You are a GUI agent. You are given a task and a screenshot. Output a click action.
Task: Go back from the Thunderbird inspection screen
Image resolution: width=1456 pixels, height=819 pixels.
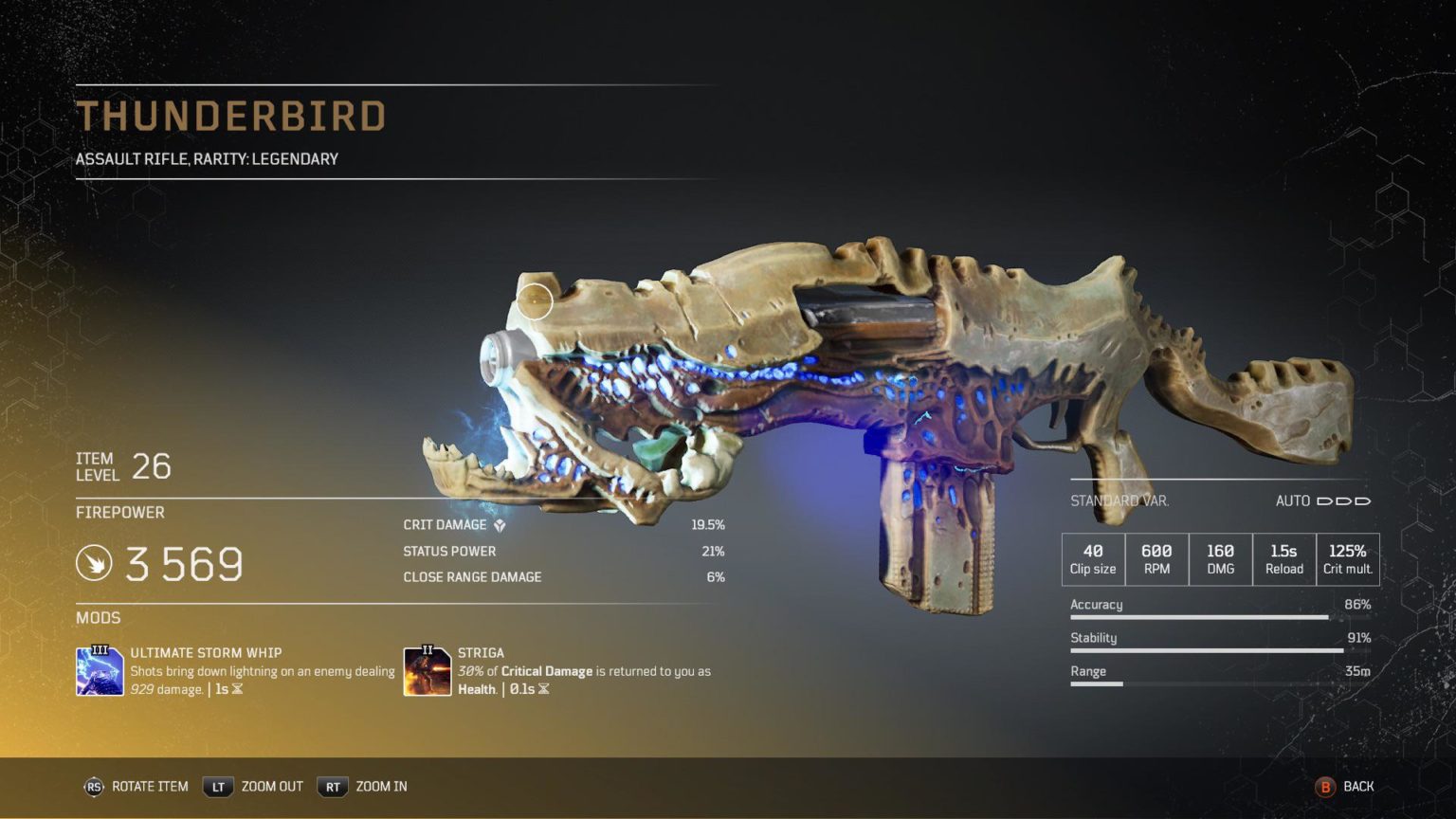1344,787
